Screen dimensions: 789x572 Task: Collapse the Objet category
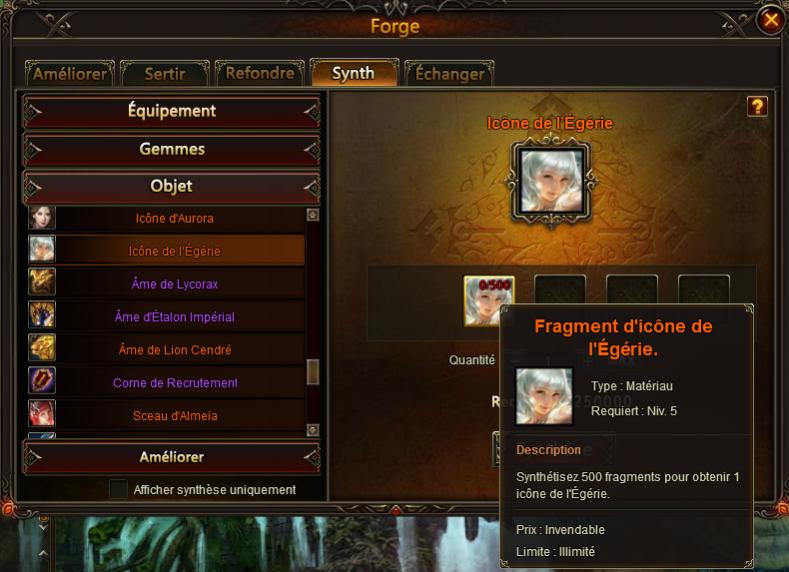point(172,186)
